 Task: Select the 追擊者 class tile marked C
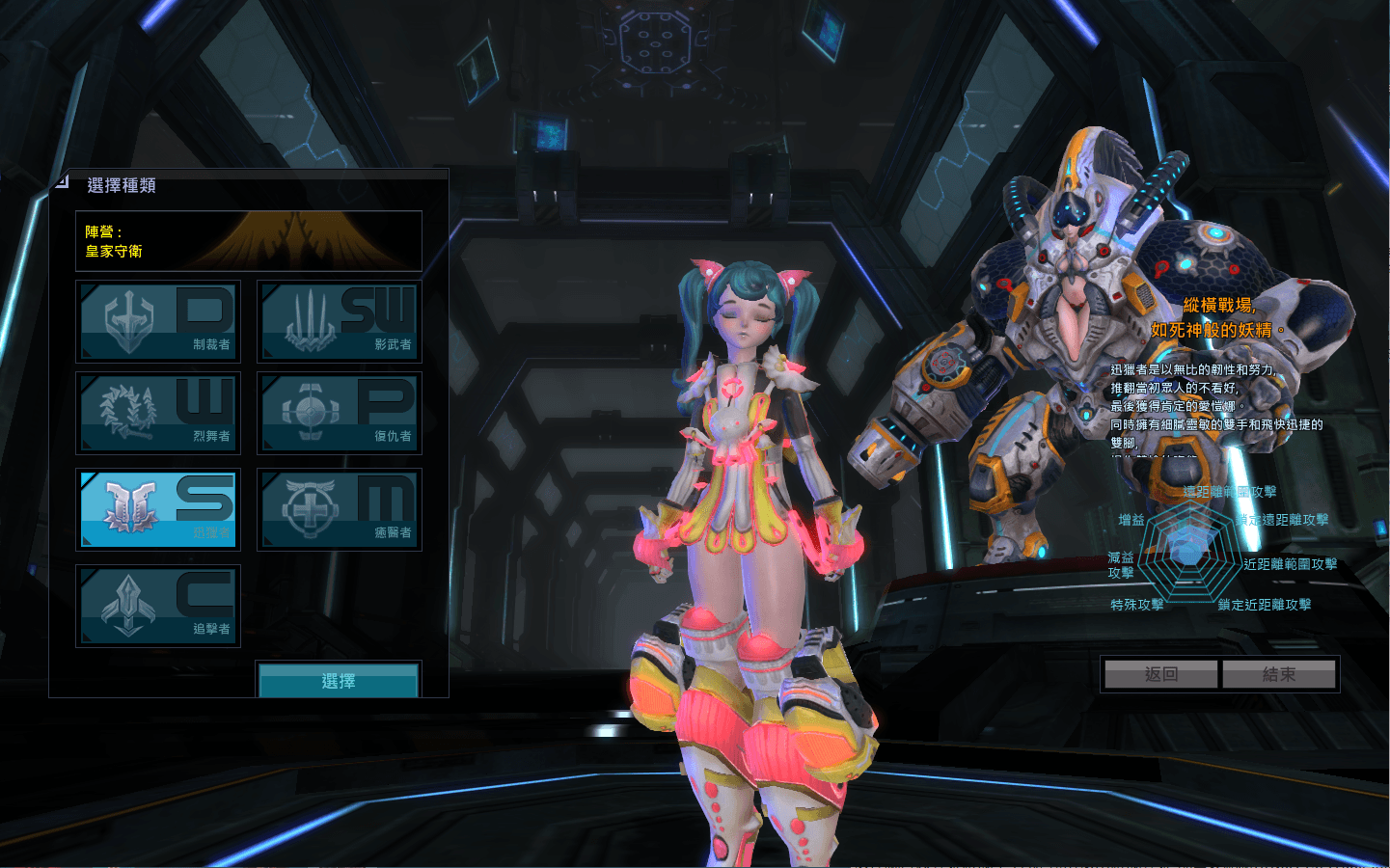coord(158,606)
